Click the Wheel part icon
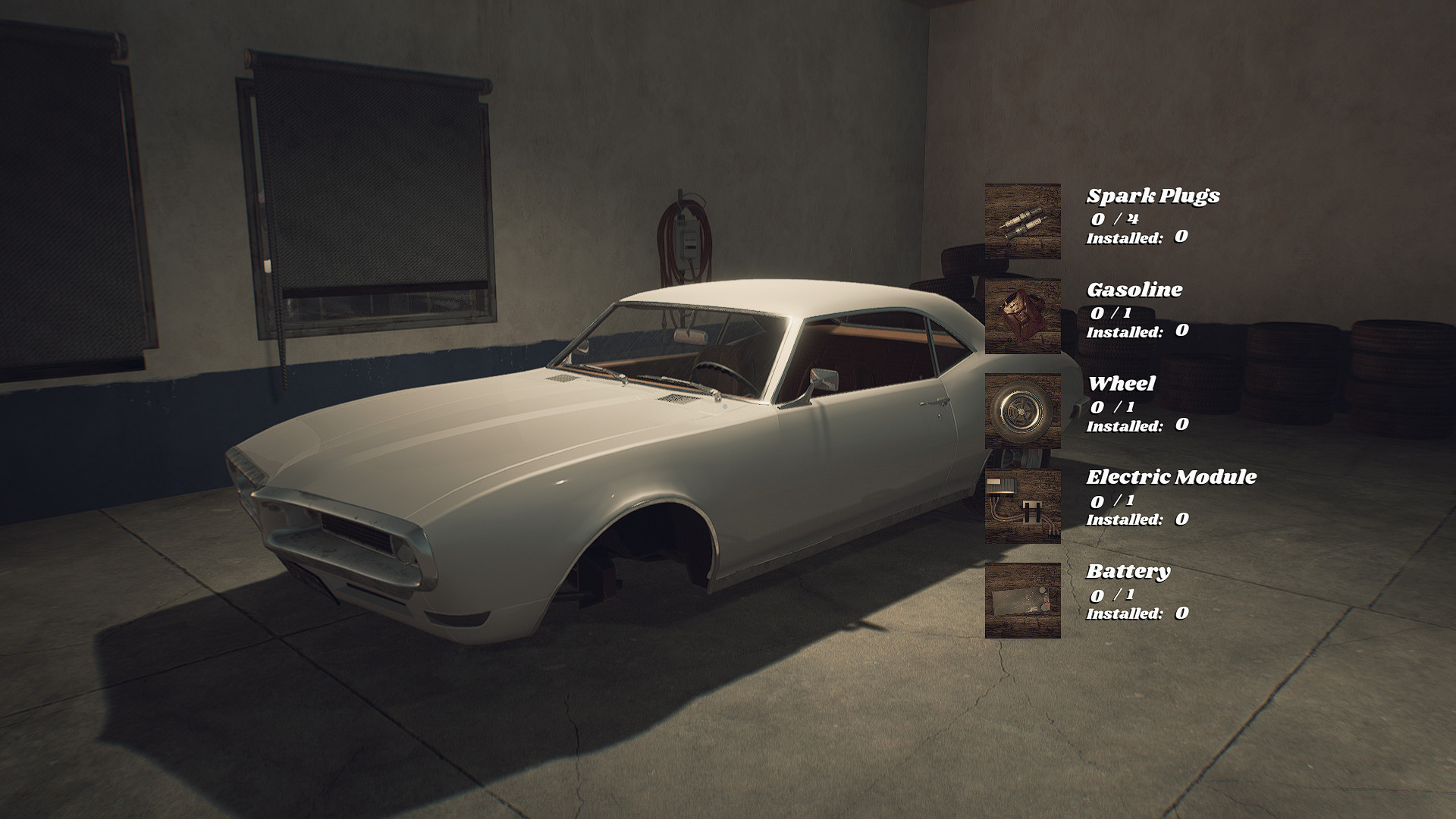 pyautogui.click(x=1022, y=410)
